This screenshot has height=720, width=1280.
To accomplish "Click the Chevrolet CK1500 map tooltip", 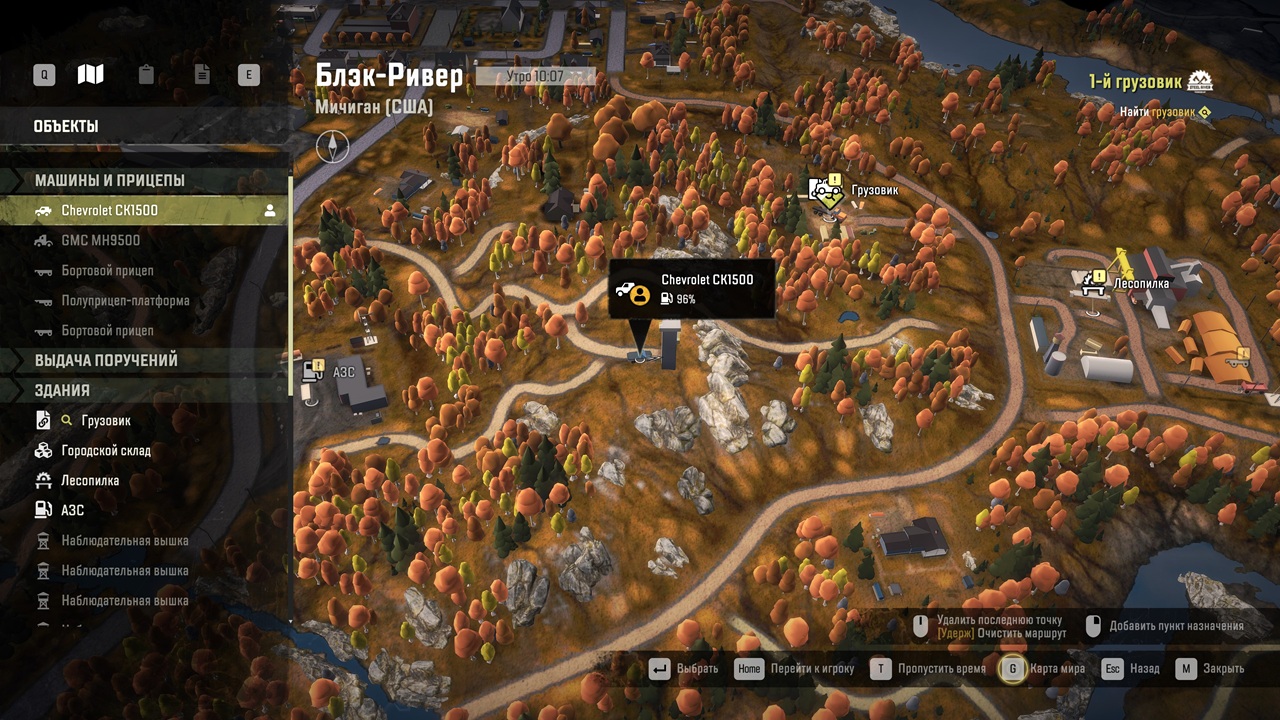I will coord(691,289).
